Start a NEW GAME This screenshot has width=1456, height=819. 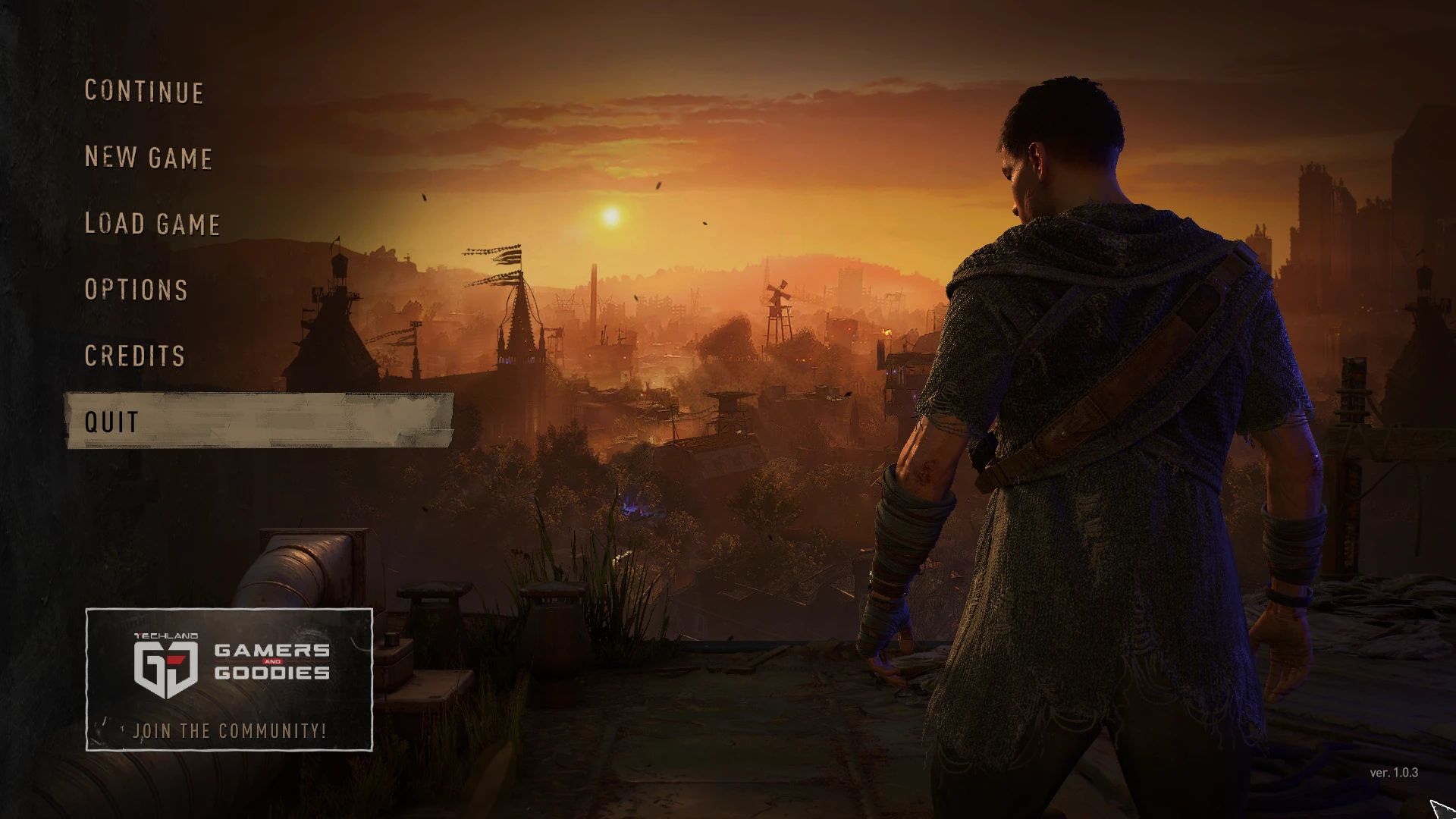(148, 158)
